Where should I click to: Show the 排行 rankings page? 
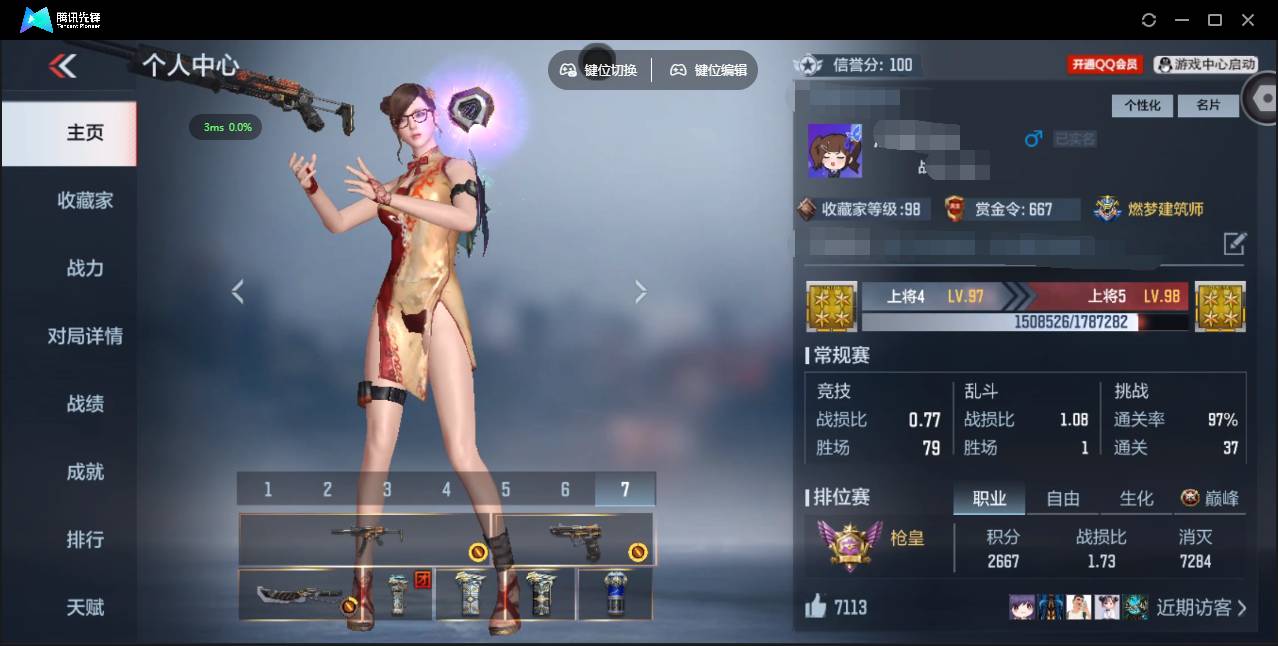click(x=85, y=540)
